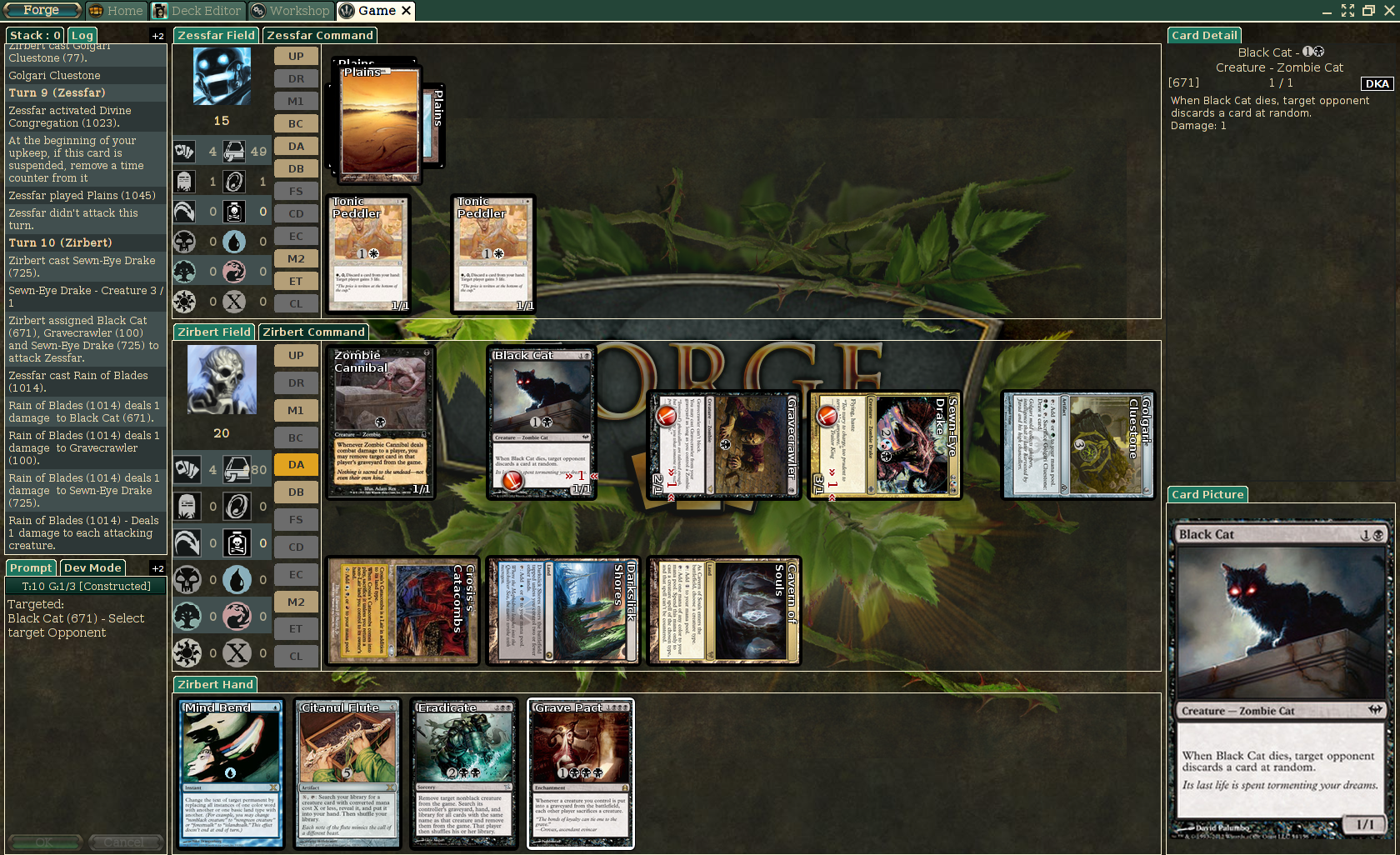
Task: Show the Log tab
Action: coord(82,35)
